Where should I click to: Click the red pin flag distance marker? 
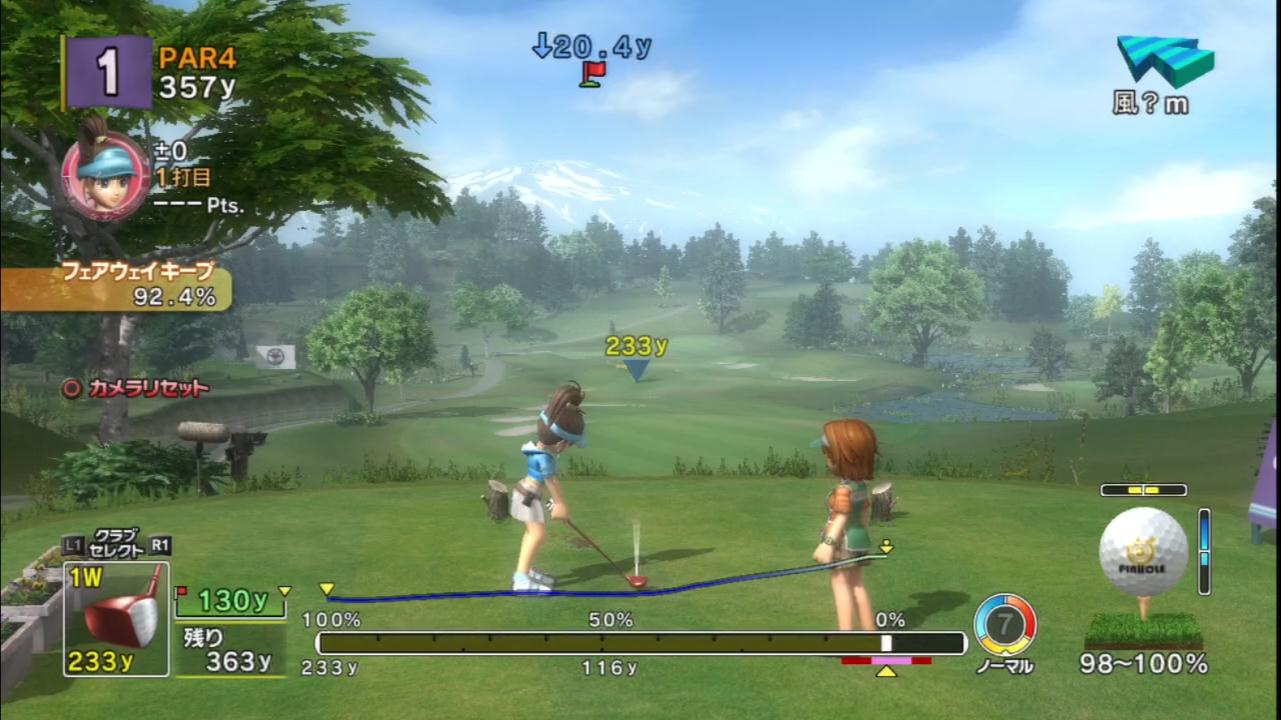[x=592, y=73]
